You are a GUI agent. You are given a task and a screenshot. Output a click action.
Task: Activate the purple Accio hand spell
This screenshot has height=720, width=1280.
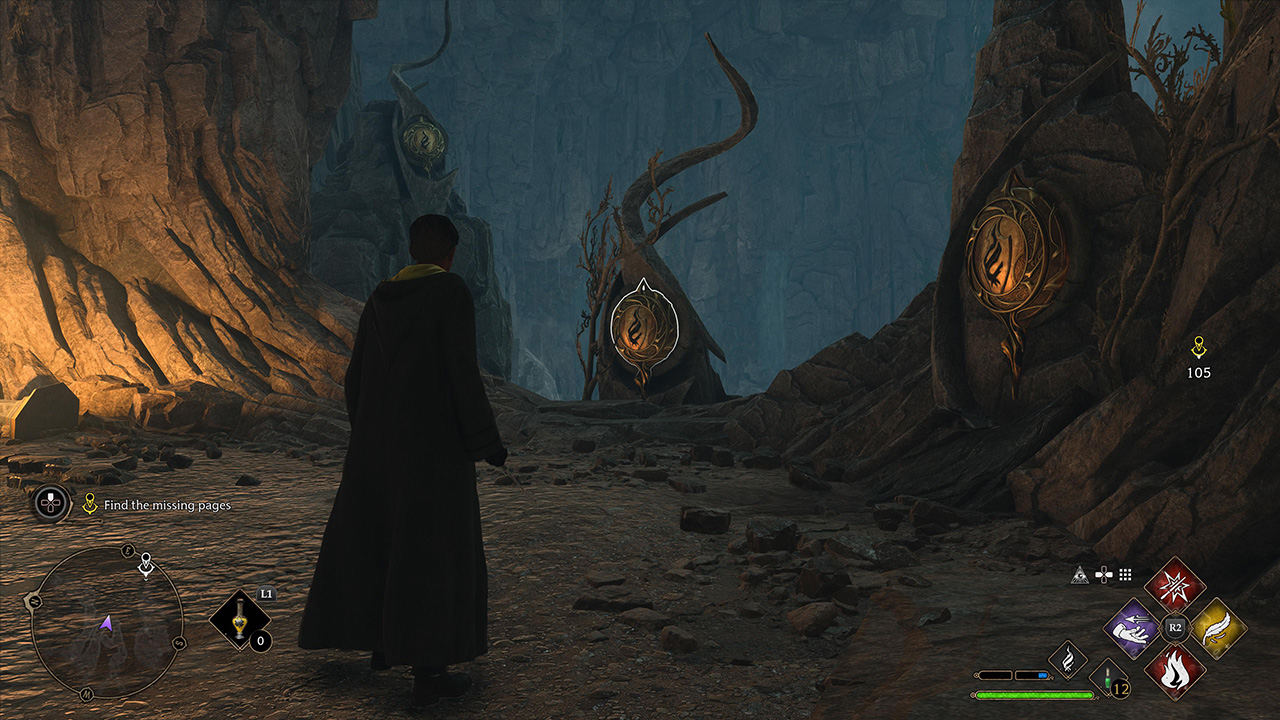1132,628
